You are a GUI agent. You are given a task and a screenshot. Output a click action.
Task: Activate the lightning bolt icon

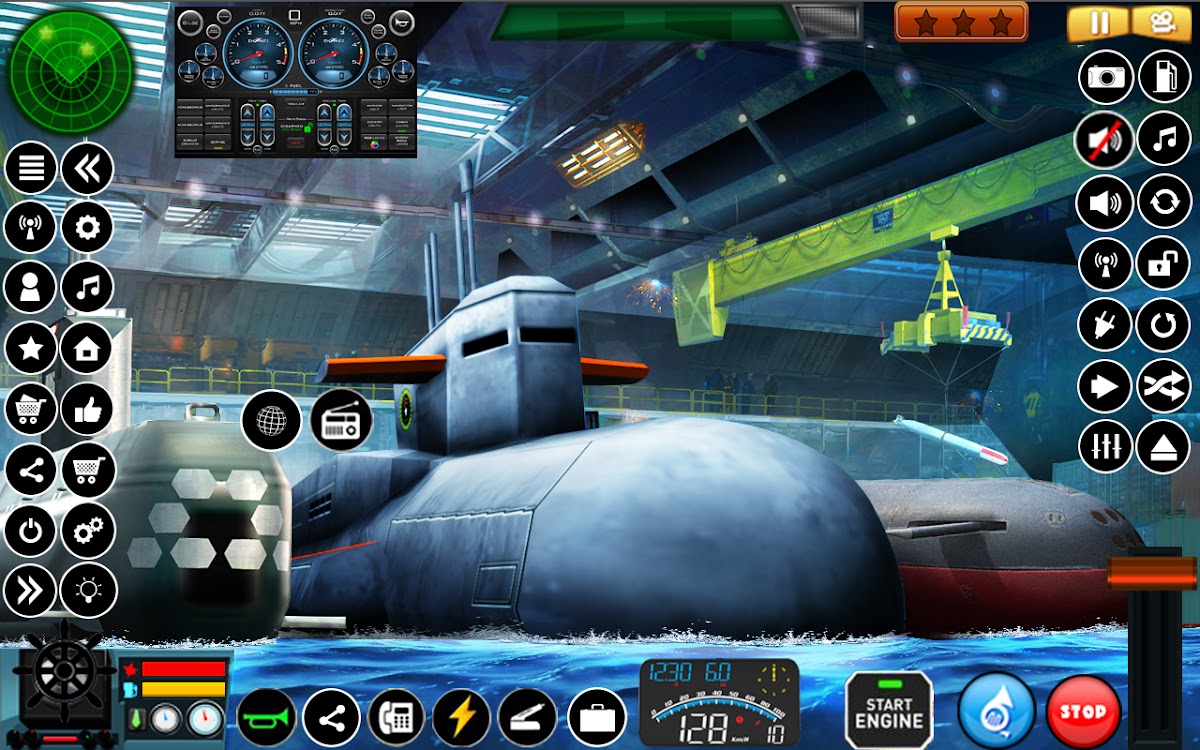(462, 717)
